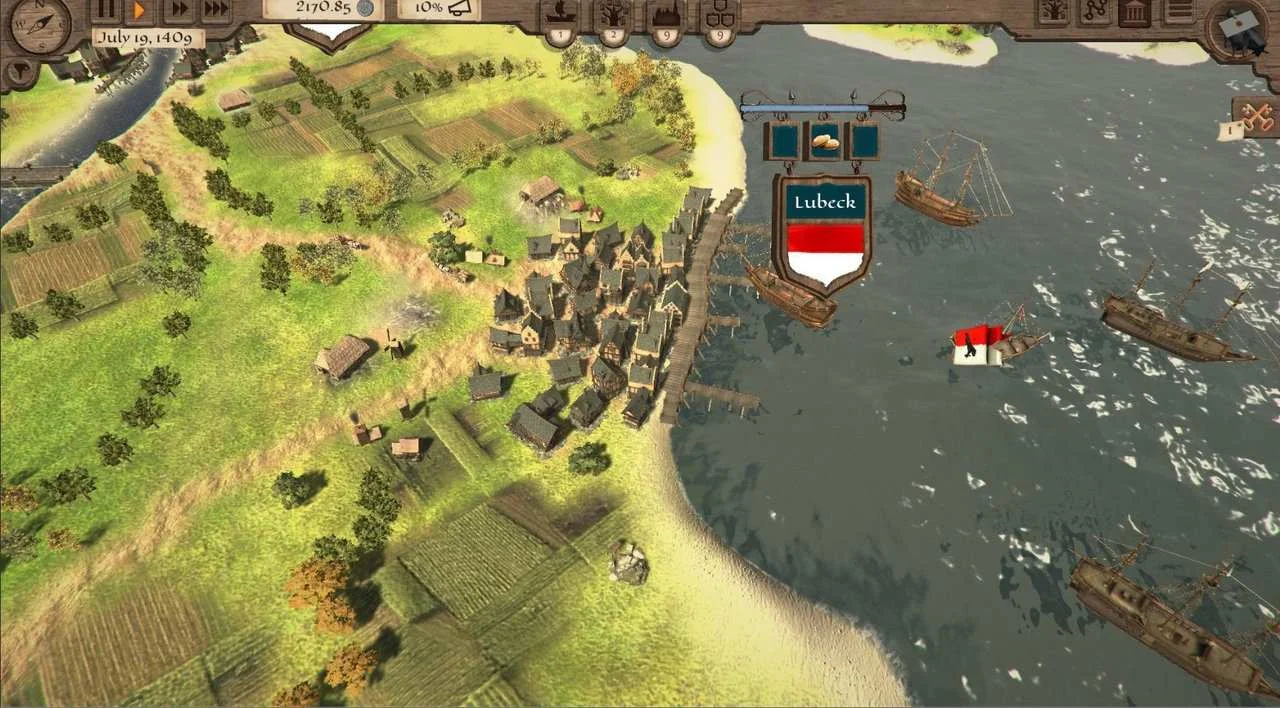Viewport: 1280px width, 708px height.
Task: Open the columned building panel
Action: [1133, 12]
